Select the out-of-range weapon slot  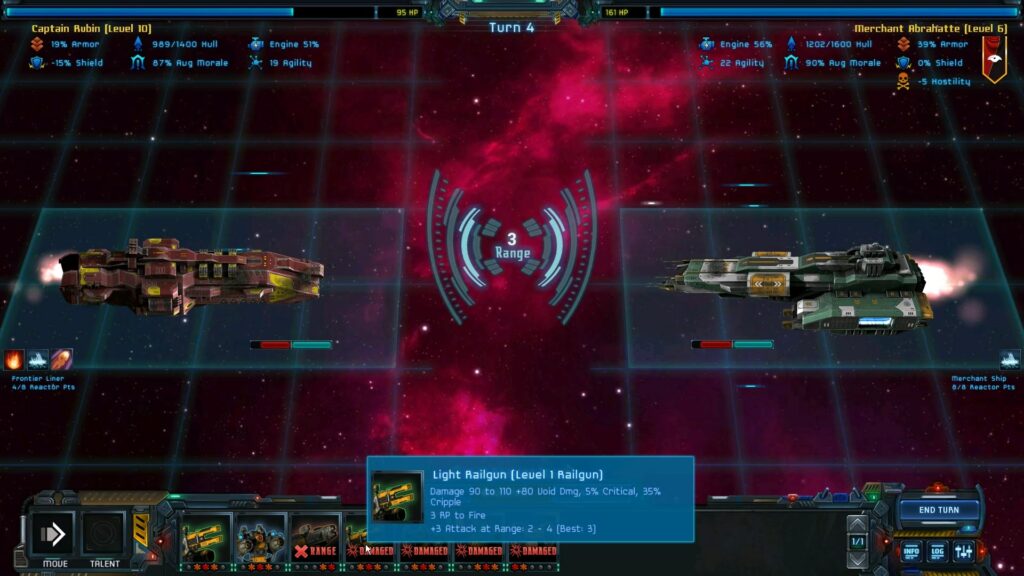point(315,538)
